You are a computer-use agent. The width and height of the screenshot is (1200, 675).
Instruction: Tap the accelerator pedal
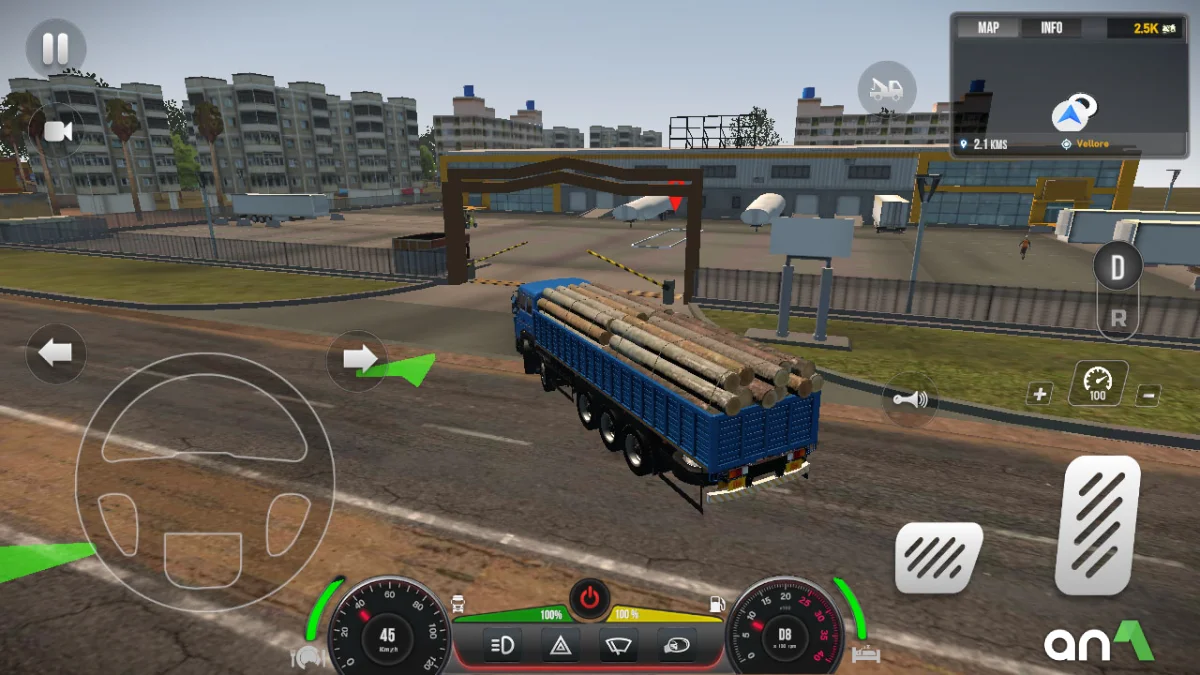[1097, 524]
